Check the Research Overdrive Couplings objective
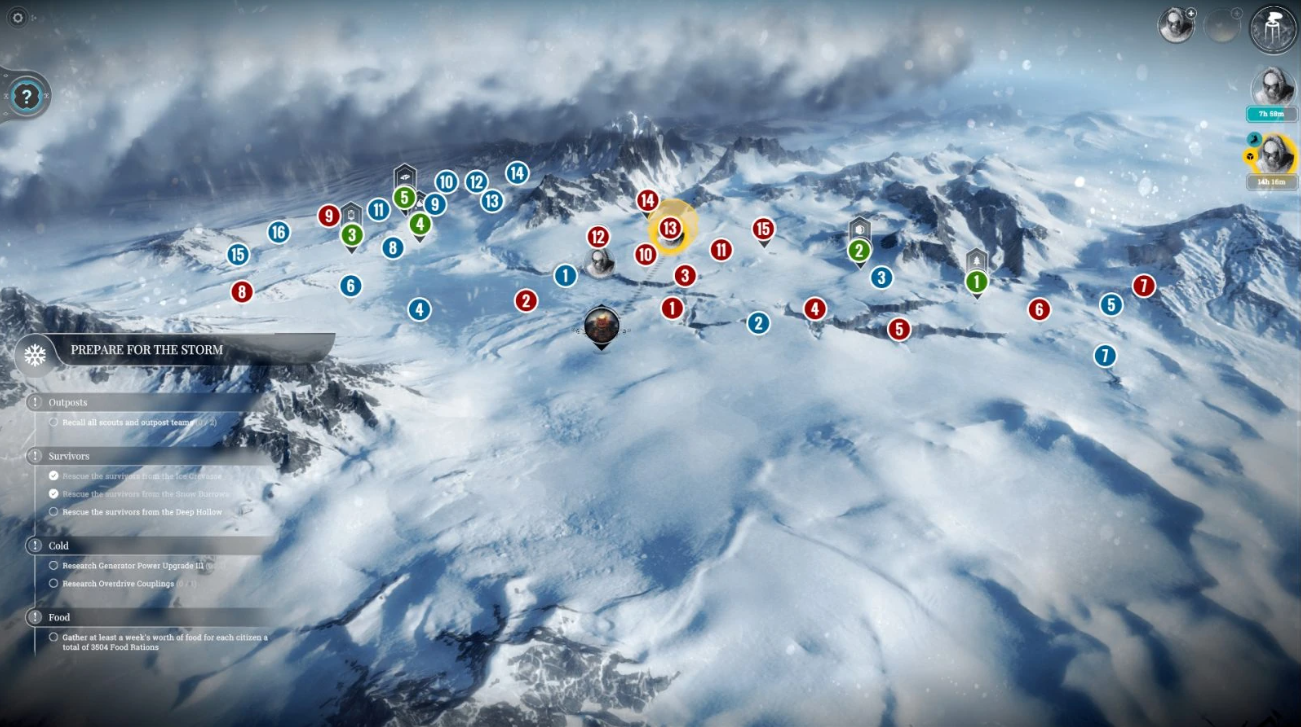The image size is (1301, 727). point(54,583)
